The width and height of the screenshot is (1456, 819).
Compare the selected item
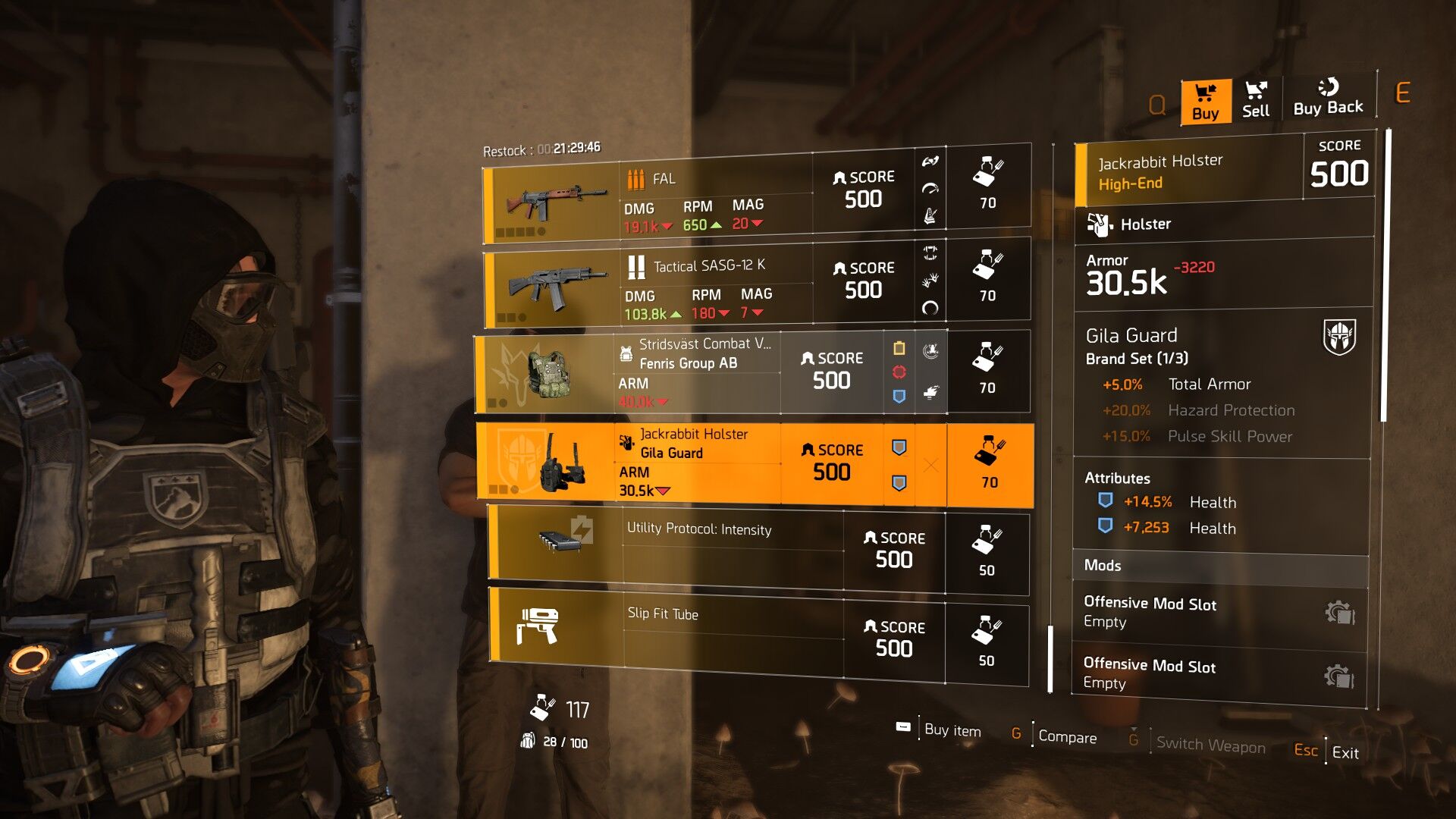pos(1067,737)
